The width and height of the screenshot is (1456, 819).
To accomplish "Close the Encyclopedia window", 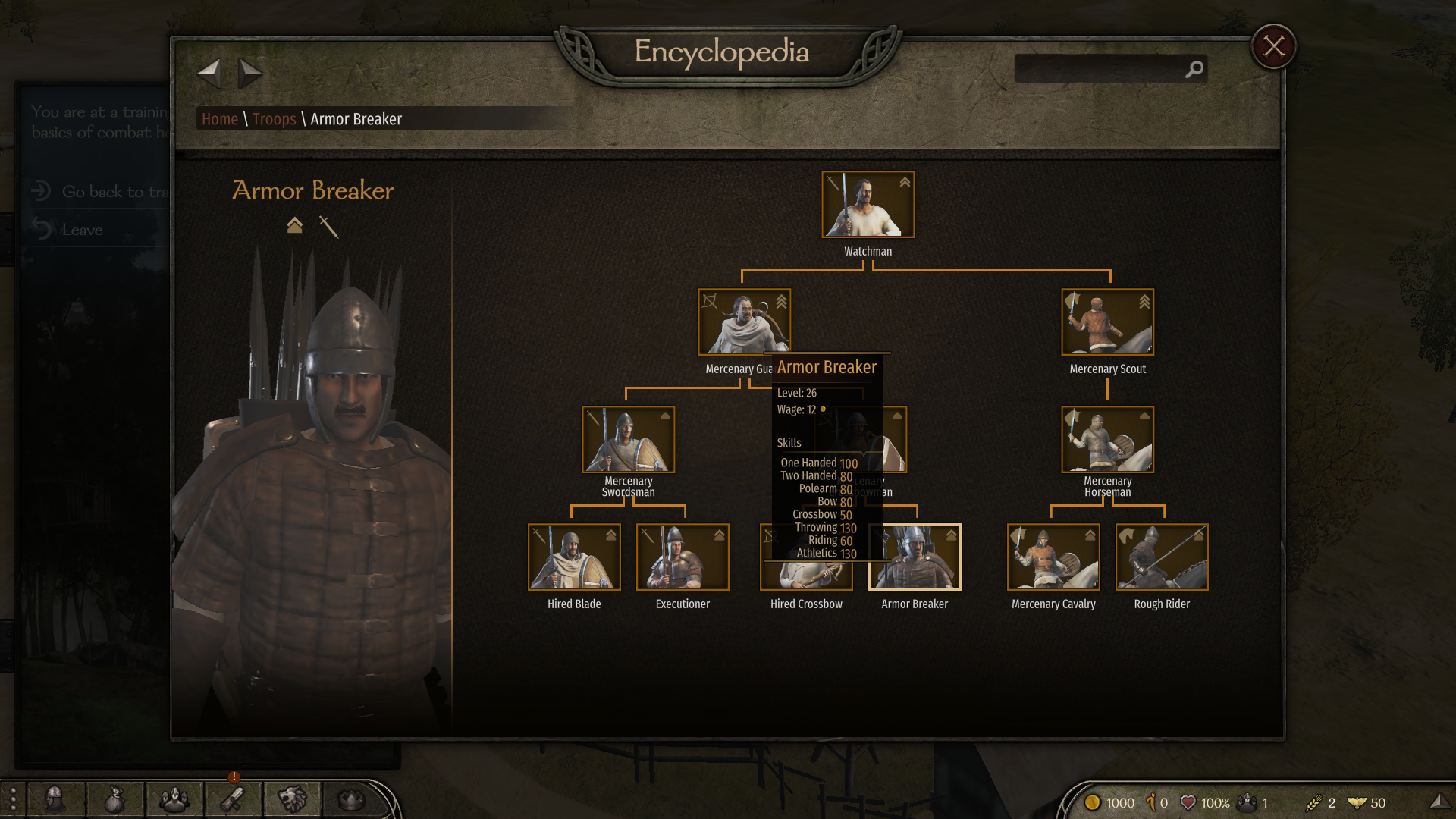I will 1273,47.
